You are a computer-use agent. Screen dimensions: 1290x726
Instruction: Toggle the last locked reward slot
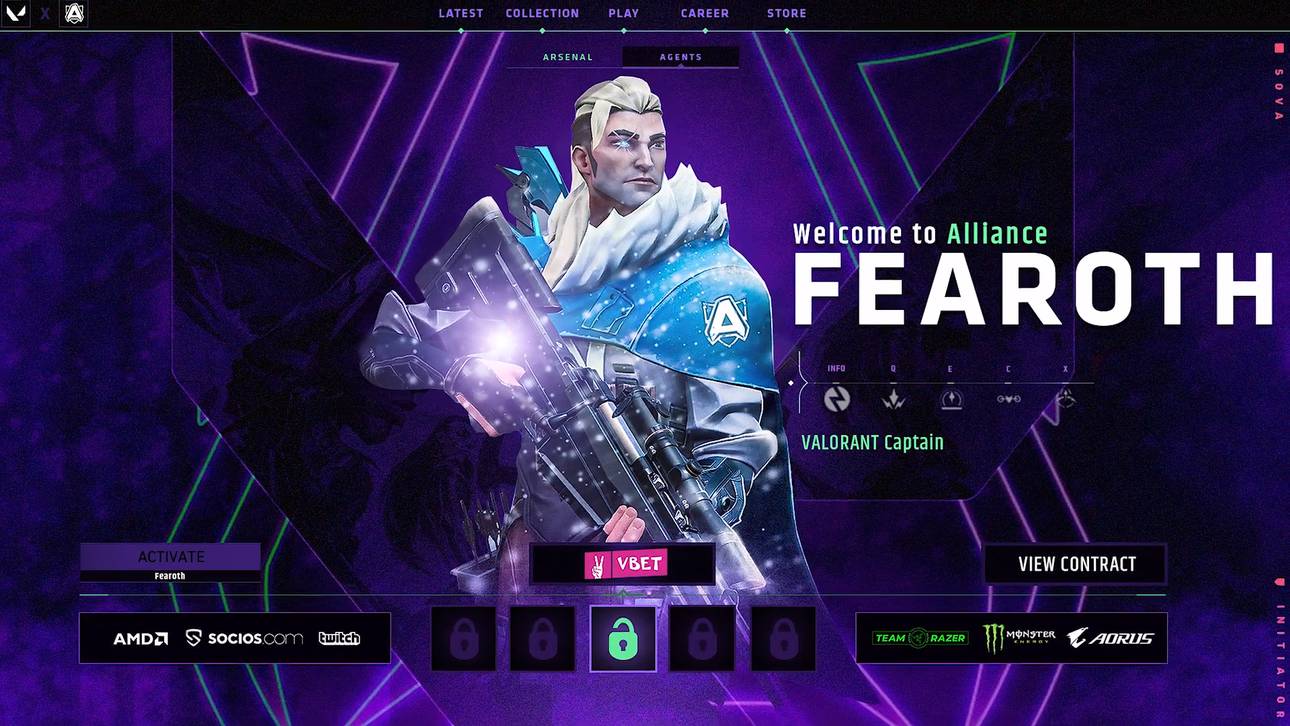[x=783, y=637]
